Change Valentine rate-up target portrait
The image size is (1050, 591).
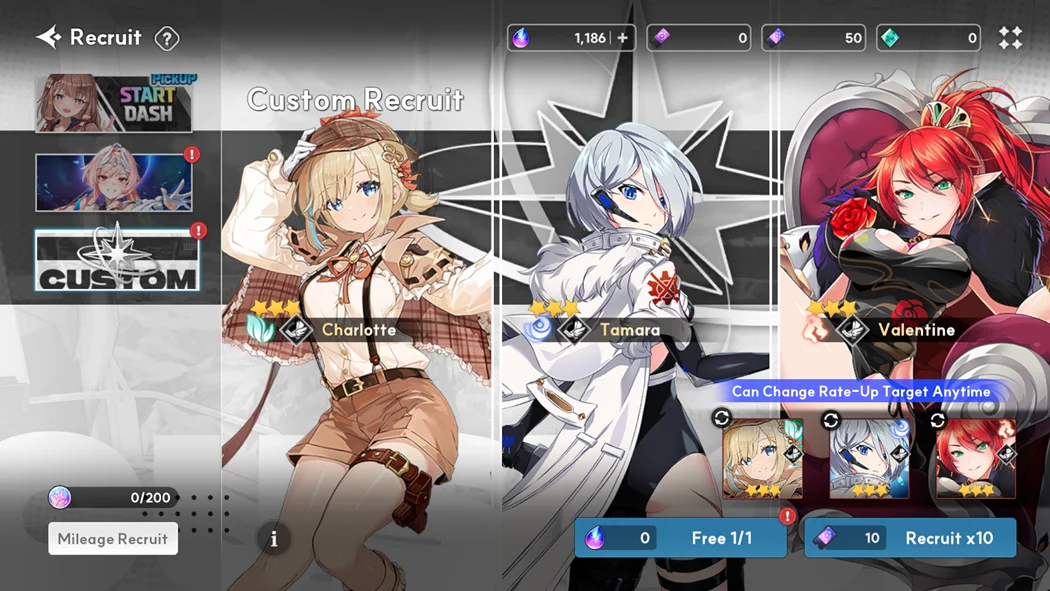click(x=975, y=458)
